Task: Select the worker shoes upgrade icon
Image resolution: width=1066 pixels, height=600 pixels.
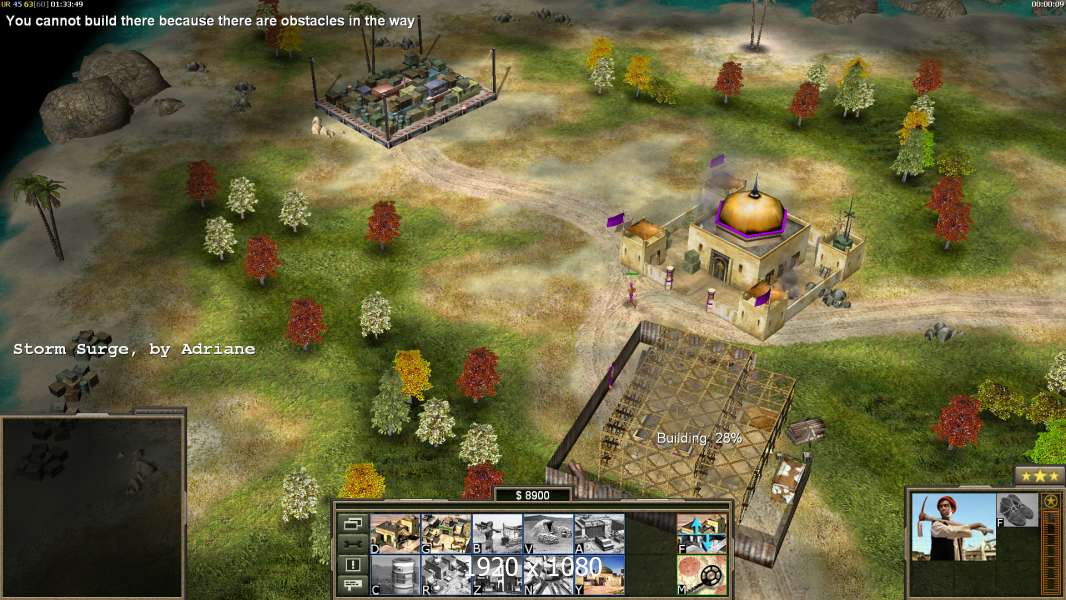Action: [1018, 510]
